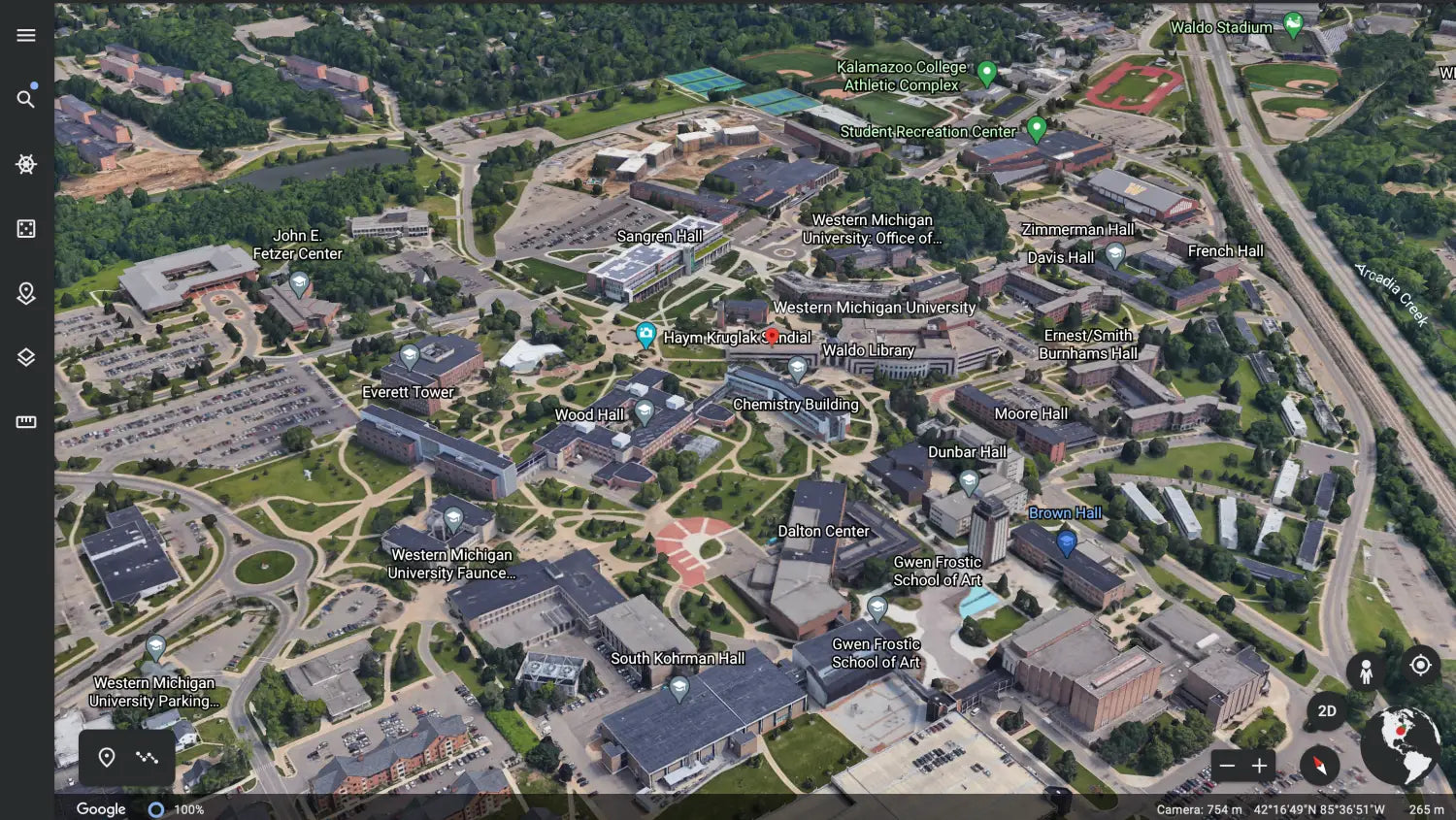Open the Projects pin icon

[26, 293]
